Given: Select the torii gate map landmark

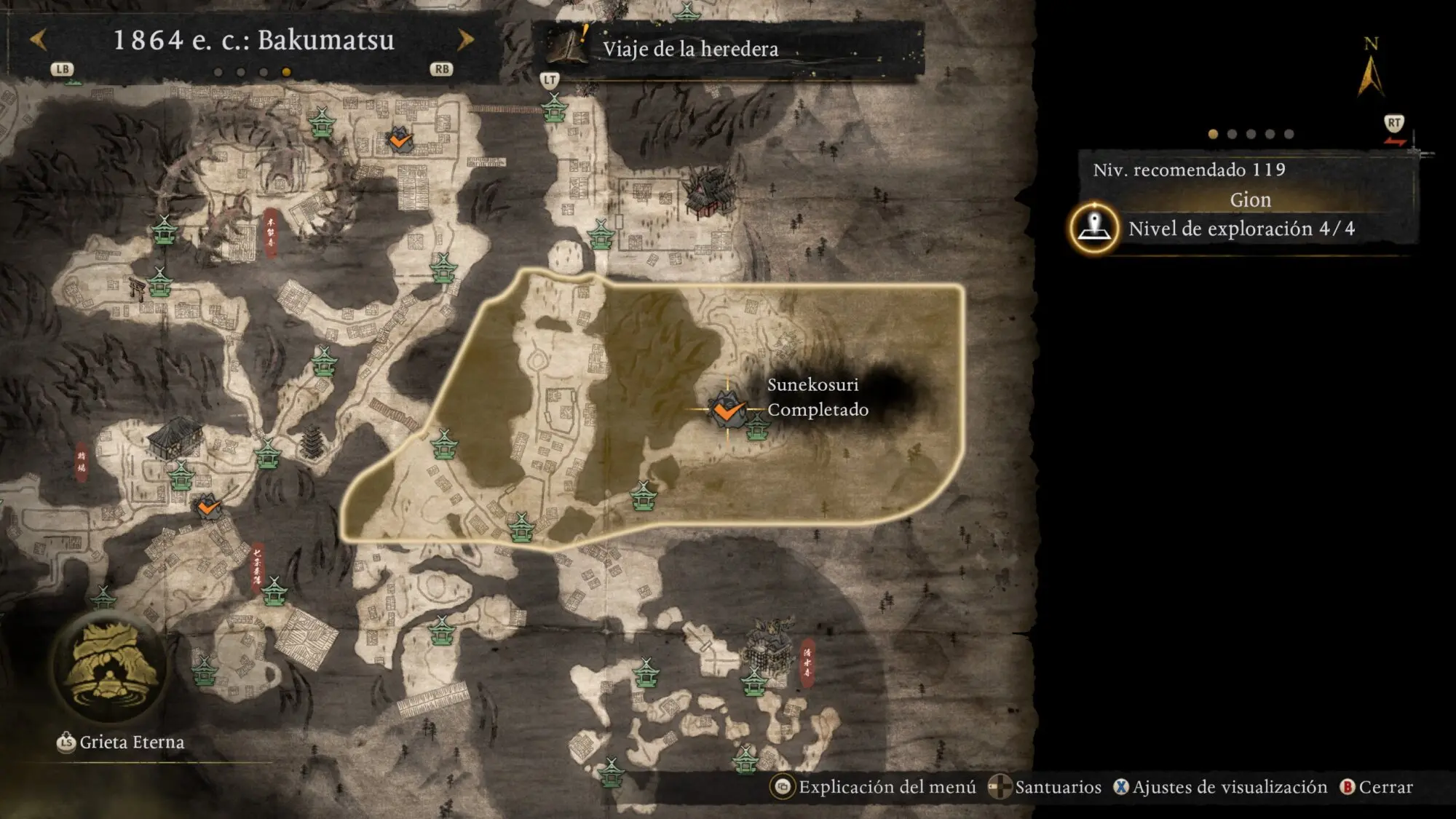Looking at the screenshot, I should (x=136, y=288).
